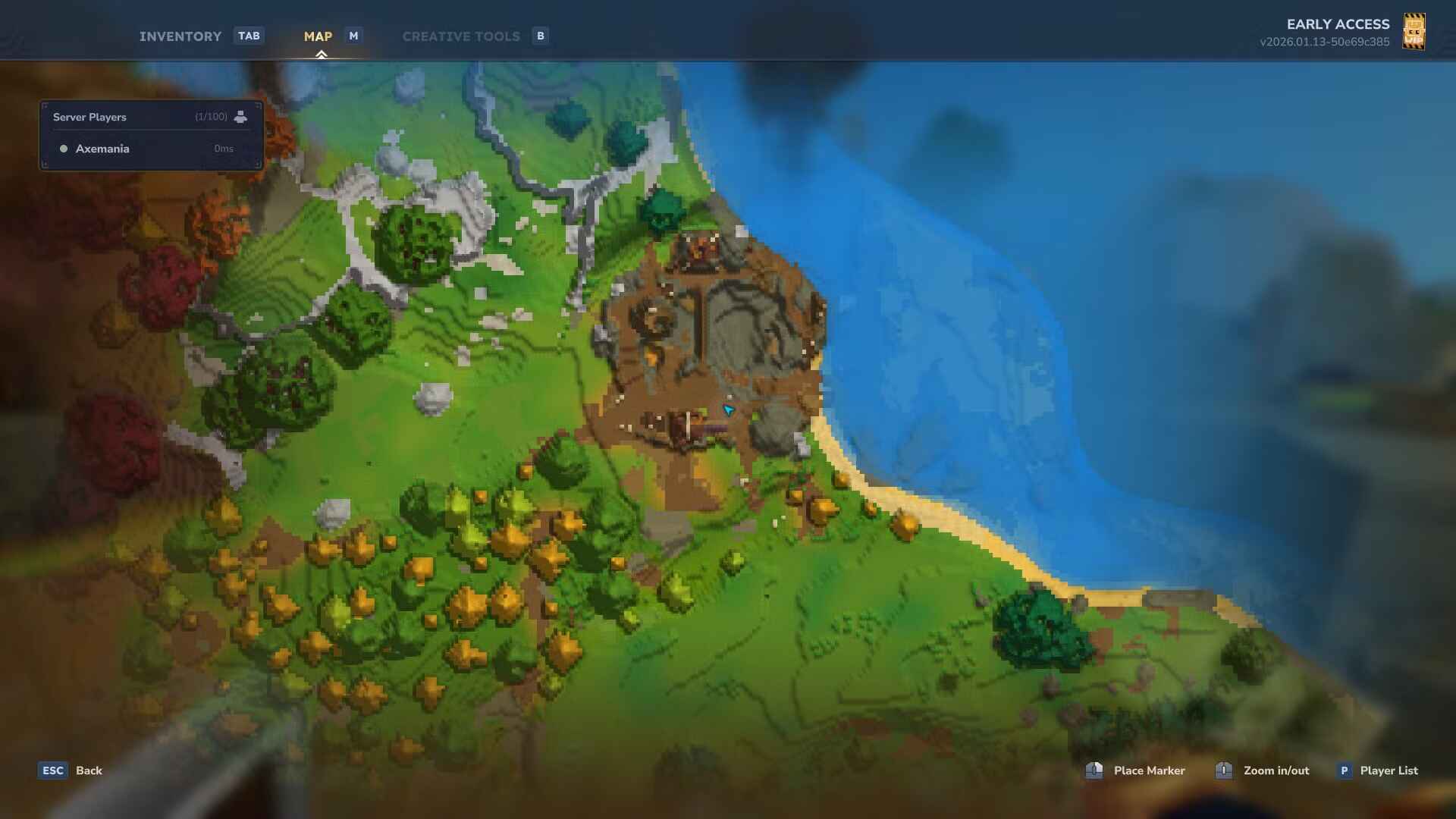Screen dimensions: 1456x819
Task: Select the Zoom in/out map control
Action: pos(1224,770)
